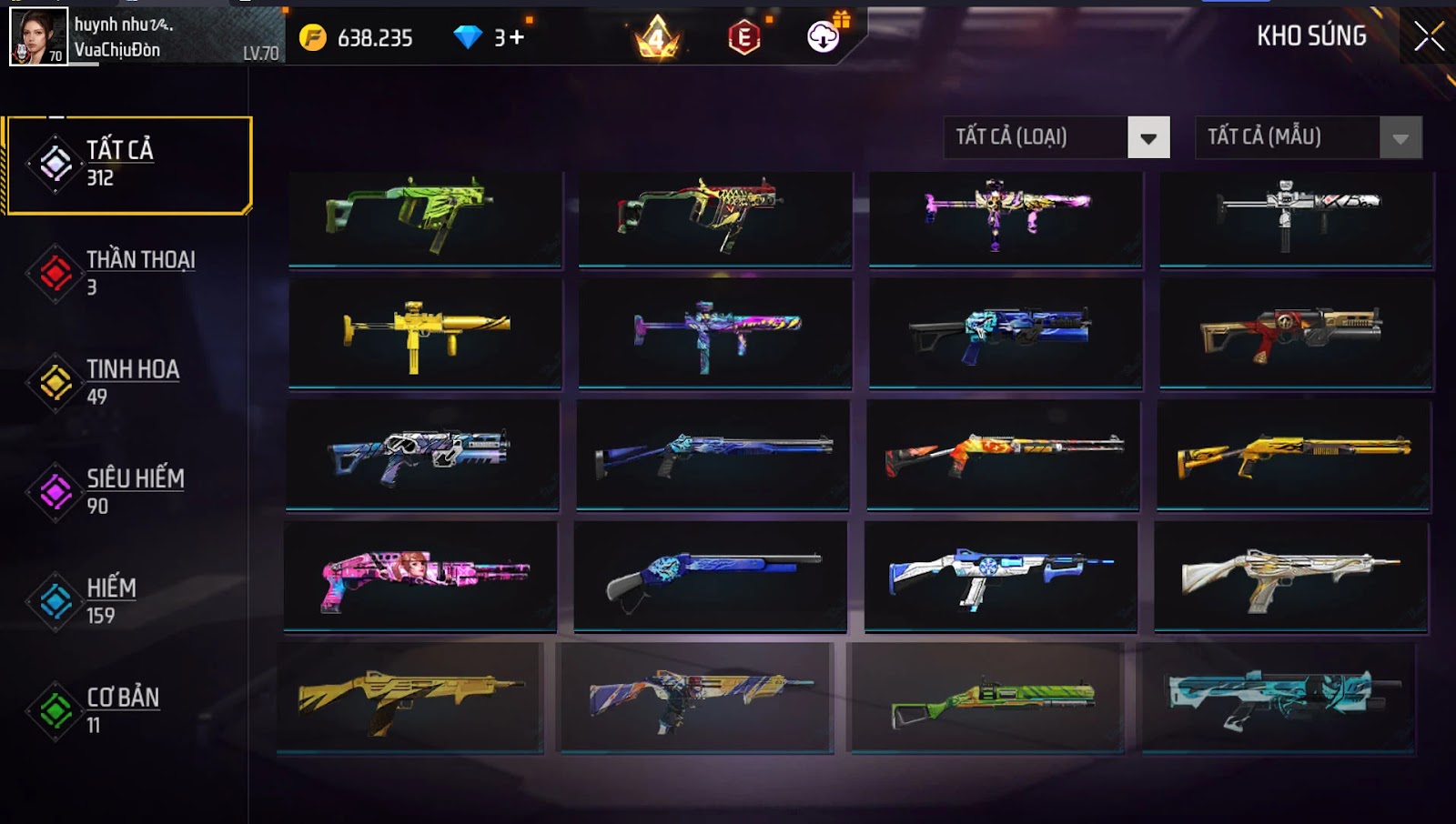
Task: Select the red-orange flame shotgun skin
Action: (1003, 455)
